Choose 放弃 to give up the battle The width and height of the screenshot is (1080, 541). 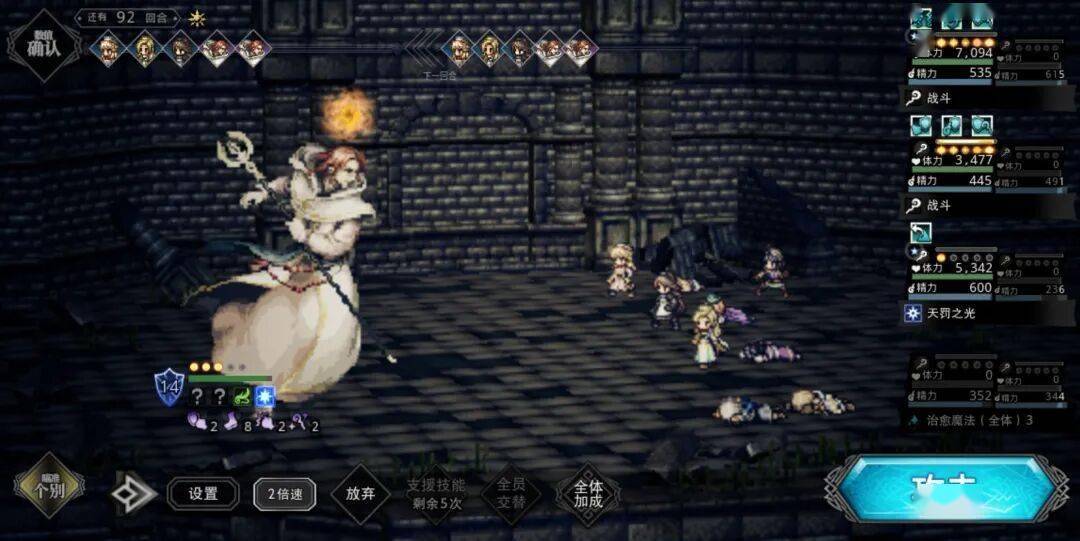pos(360,493)
